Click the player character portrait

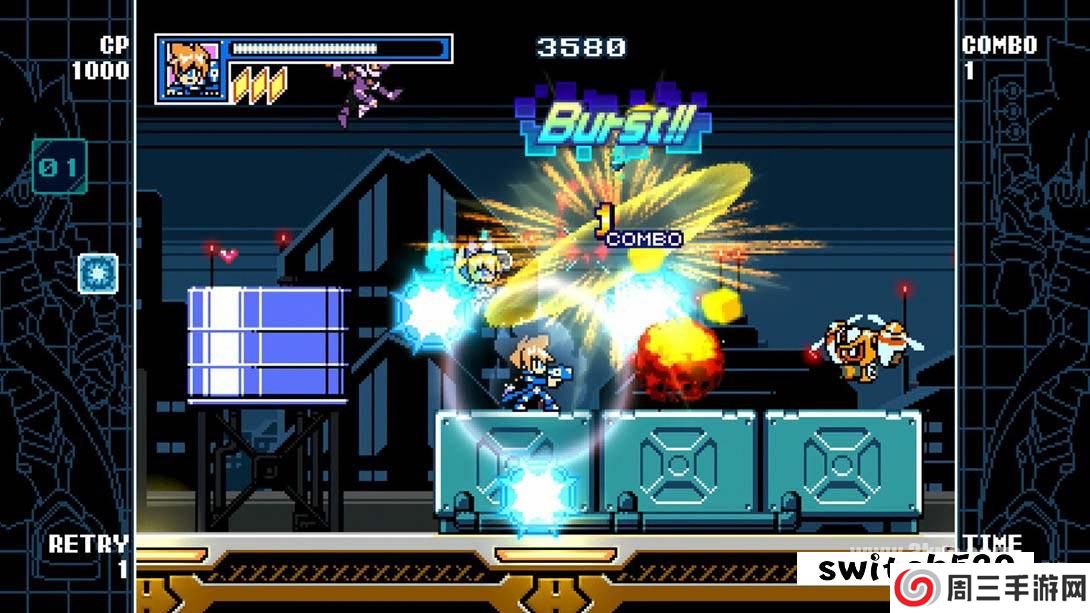[191, 69]
